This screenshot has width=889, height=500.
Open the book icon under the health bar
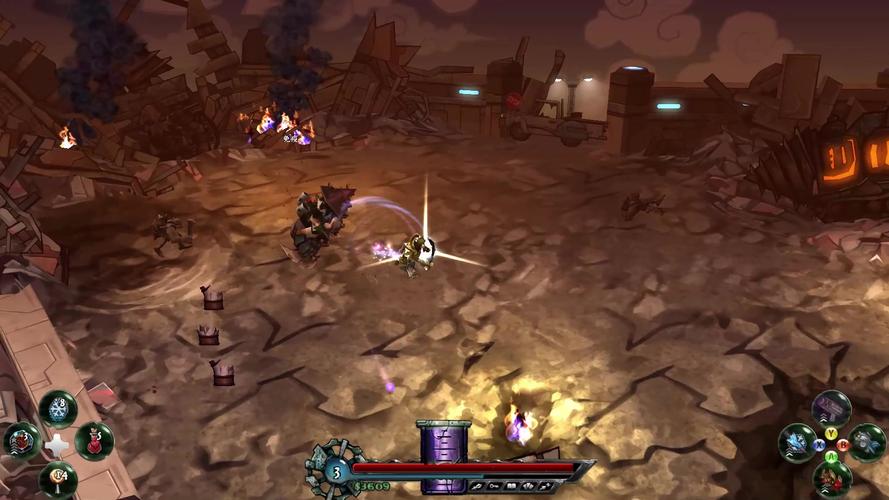click(x=512, y=485)
